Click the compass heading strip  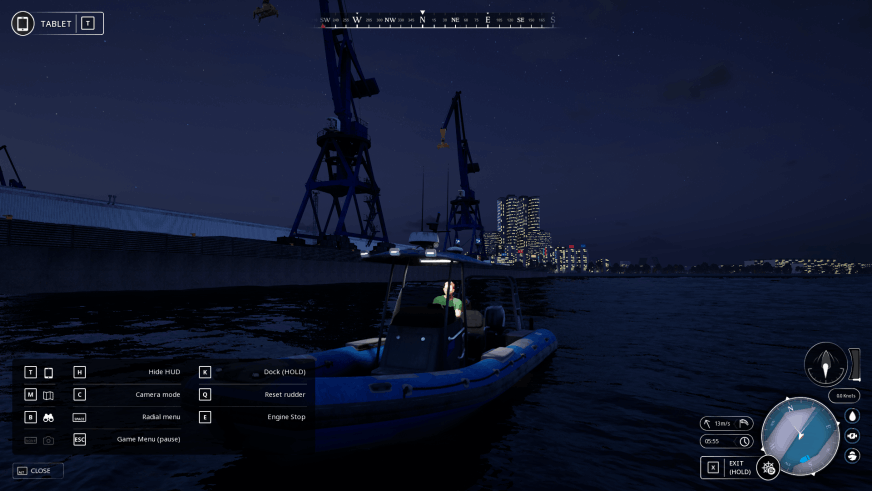click(x=437, y=20)
